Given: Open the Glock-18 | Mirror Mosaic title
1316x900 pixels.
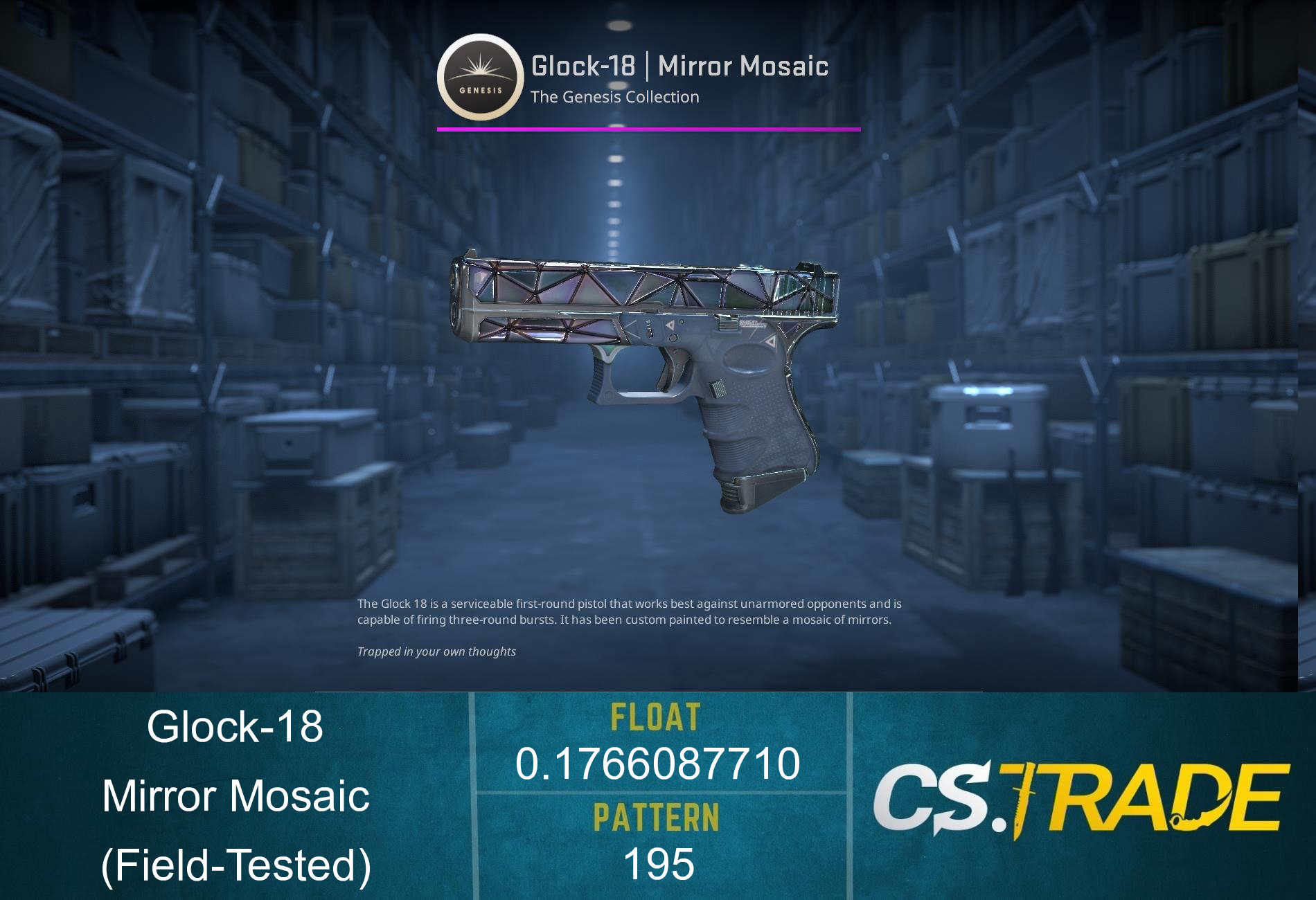Looking at the screenshot, I should pos(679,66).
